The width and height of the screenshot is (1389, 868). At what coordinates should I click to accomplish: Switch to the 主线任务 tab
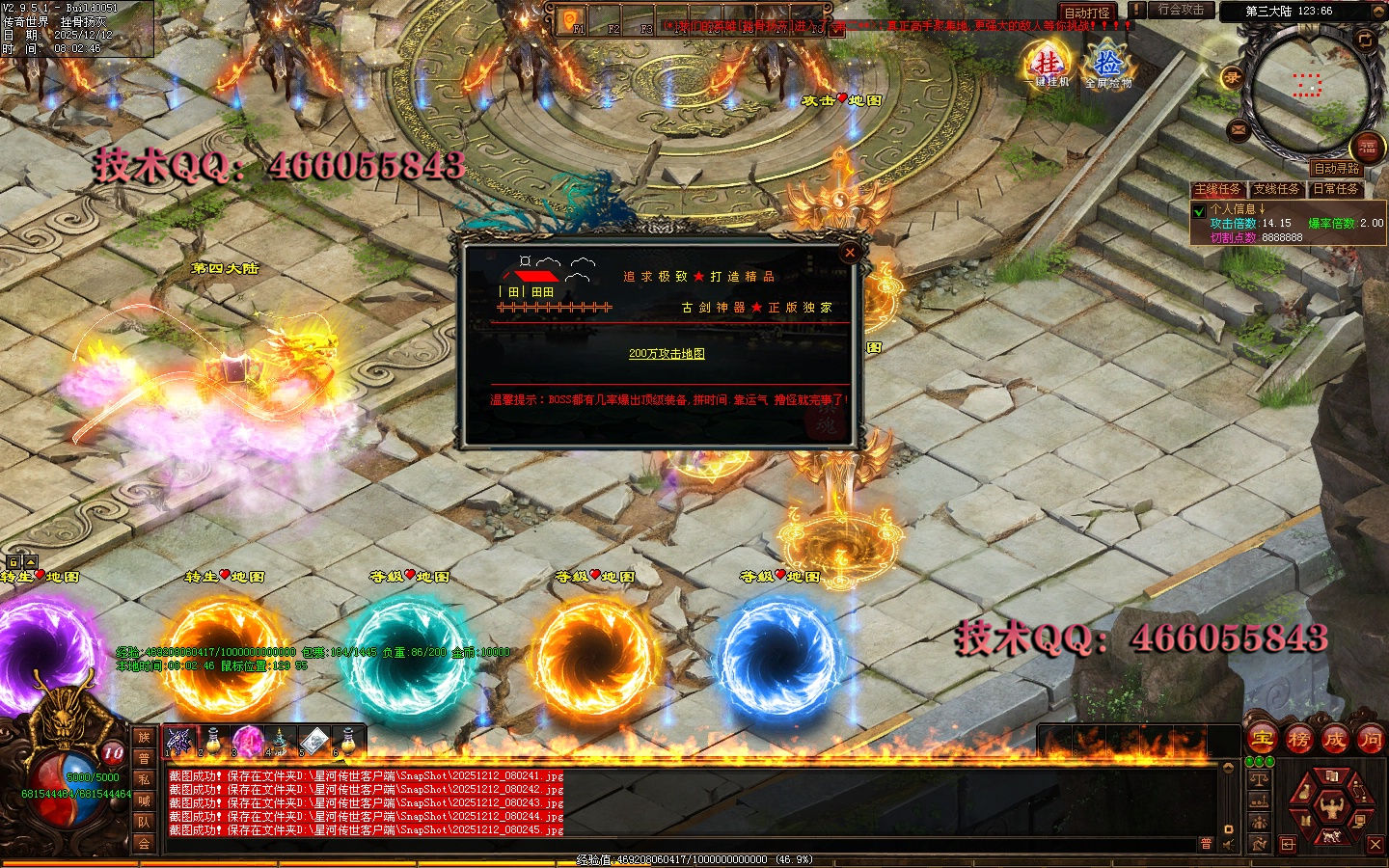pyautogui.click(x=1217, y=189)
